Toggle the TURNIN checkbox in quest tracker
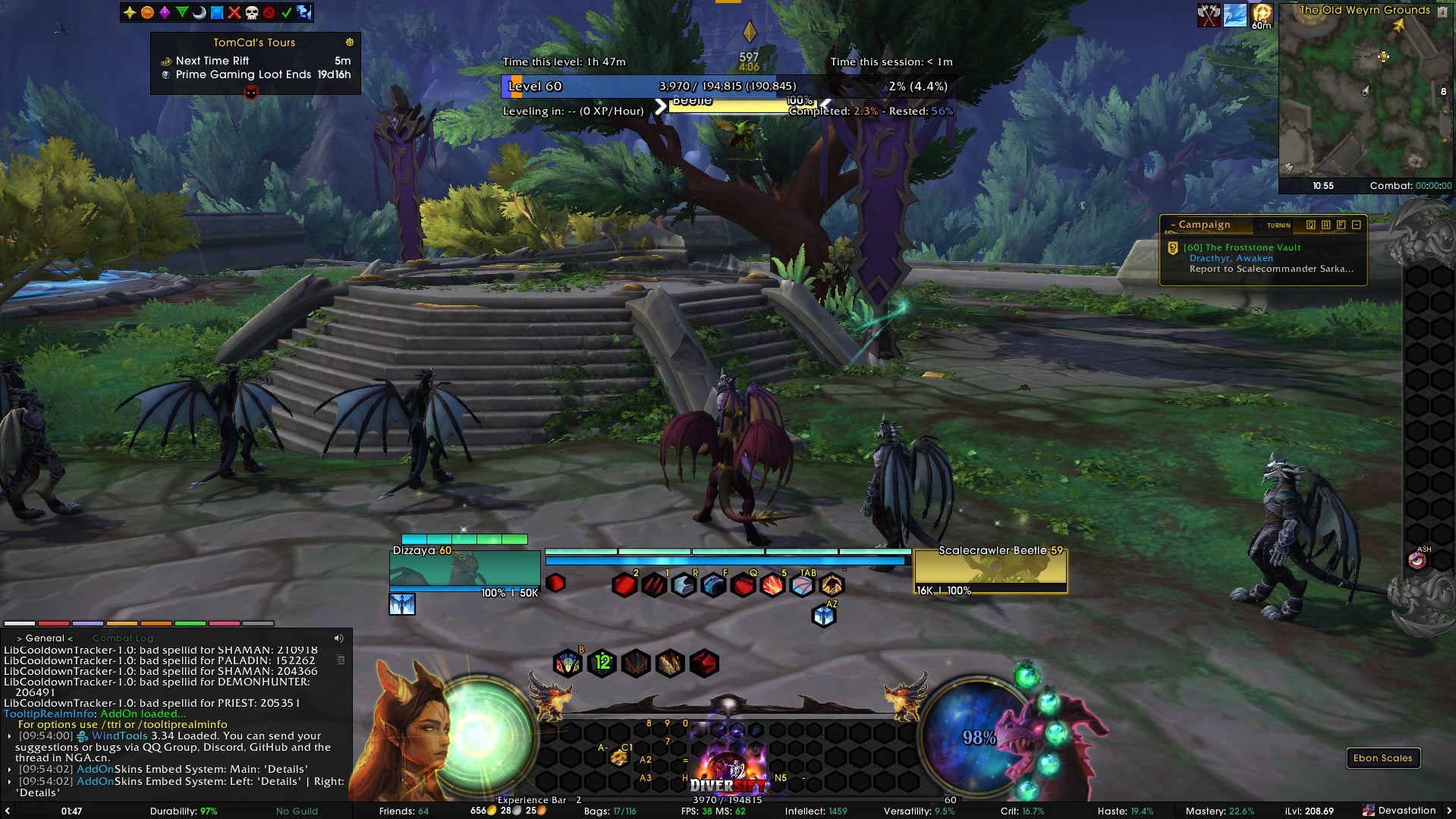The width and height of the screenshot is (1456, 819). point(1261,225)
